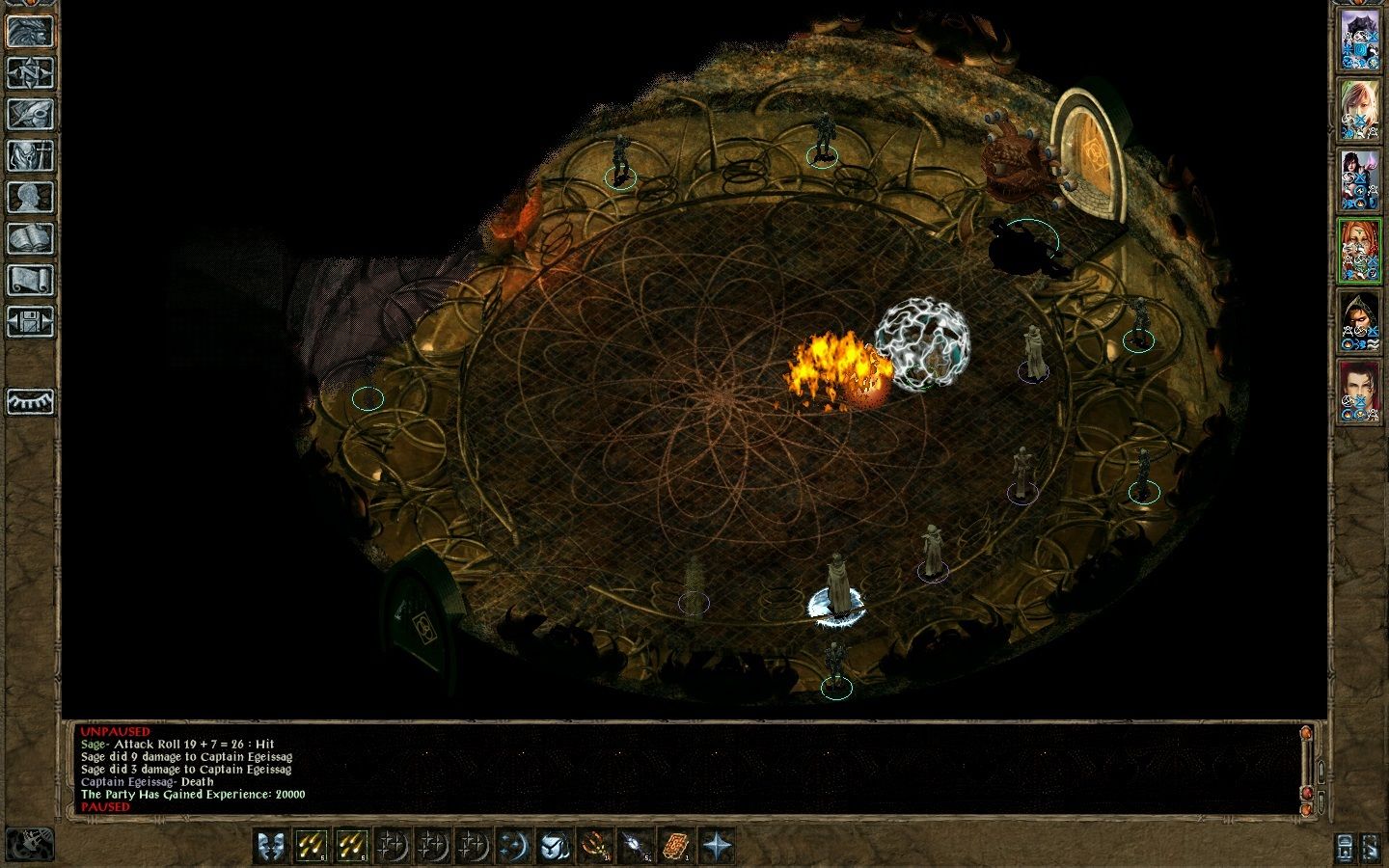Select the pale-haired woman's portrait
The height and width of the screenshot is (868, 1389).
coord(1359,110)
